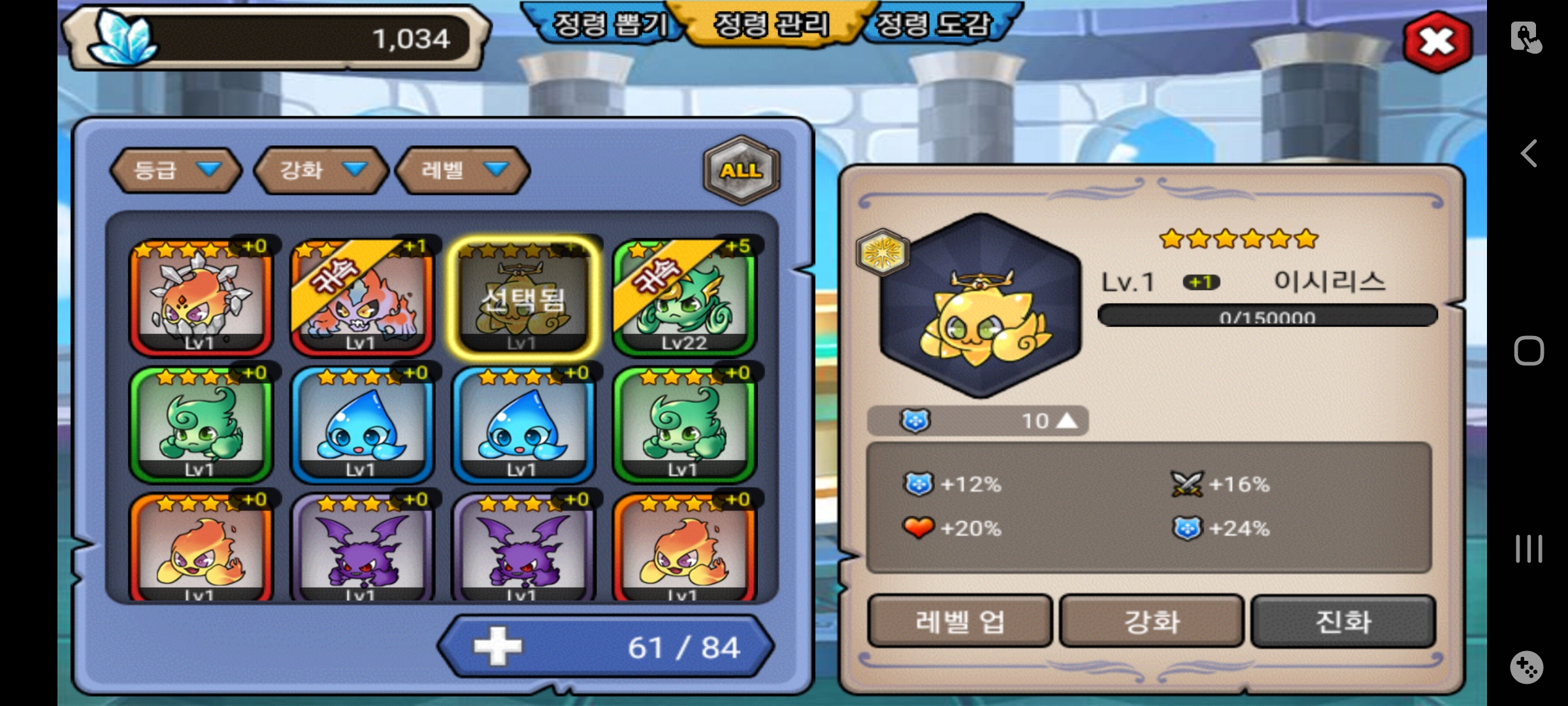Viewport: 1568px width, 706px height.
Task: Close the spirit management screen
Action: tap(1437, 42)
